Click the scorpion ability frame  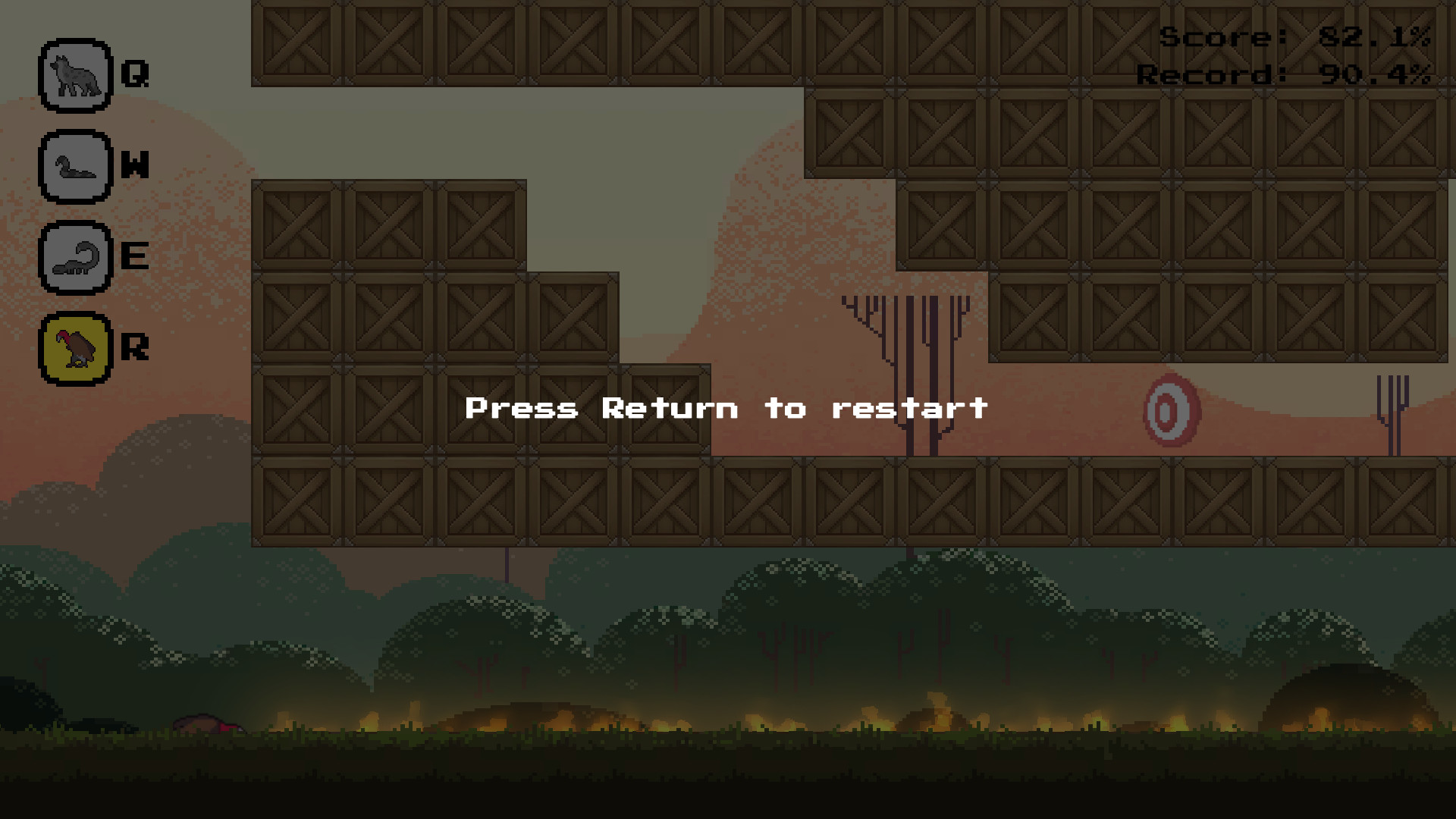(x=74, y=258)
